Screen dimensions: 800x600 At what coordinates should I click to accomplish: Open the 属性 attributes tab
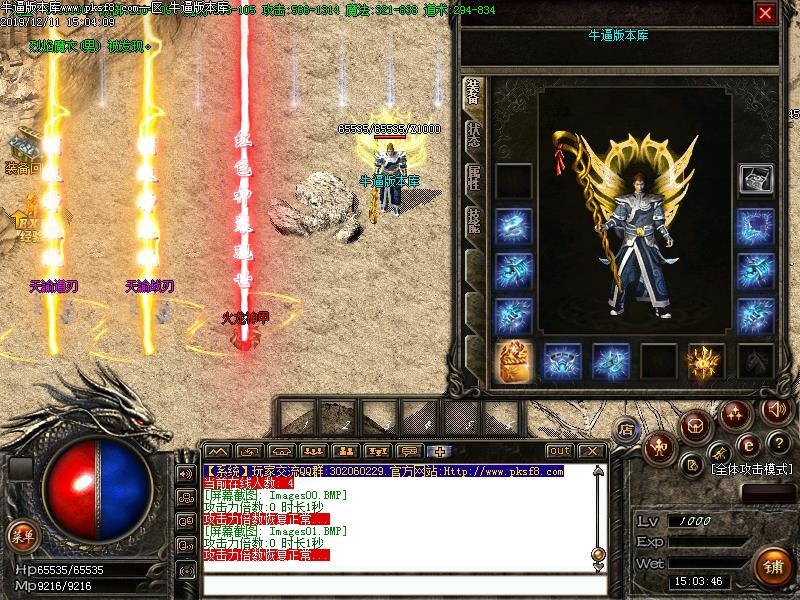[473, 178]
